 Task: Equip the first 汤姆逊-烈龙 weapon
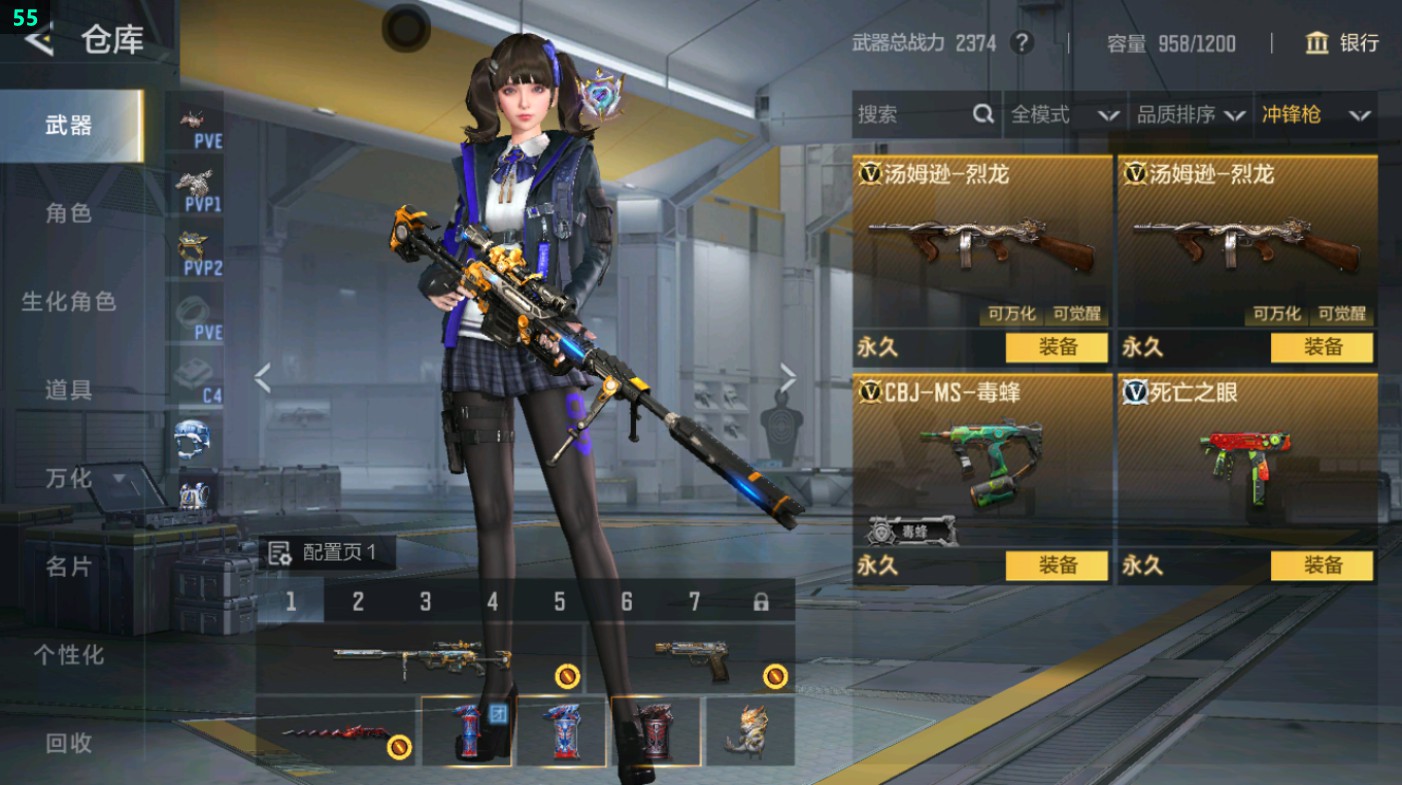point(1057,348)
